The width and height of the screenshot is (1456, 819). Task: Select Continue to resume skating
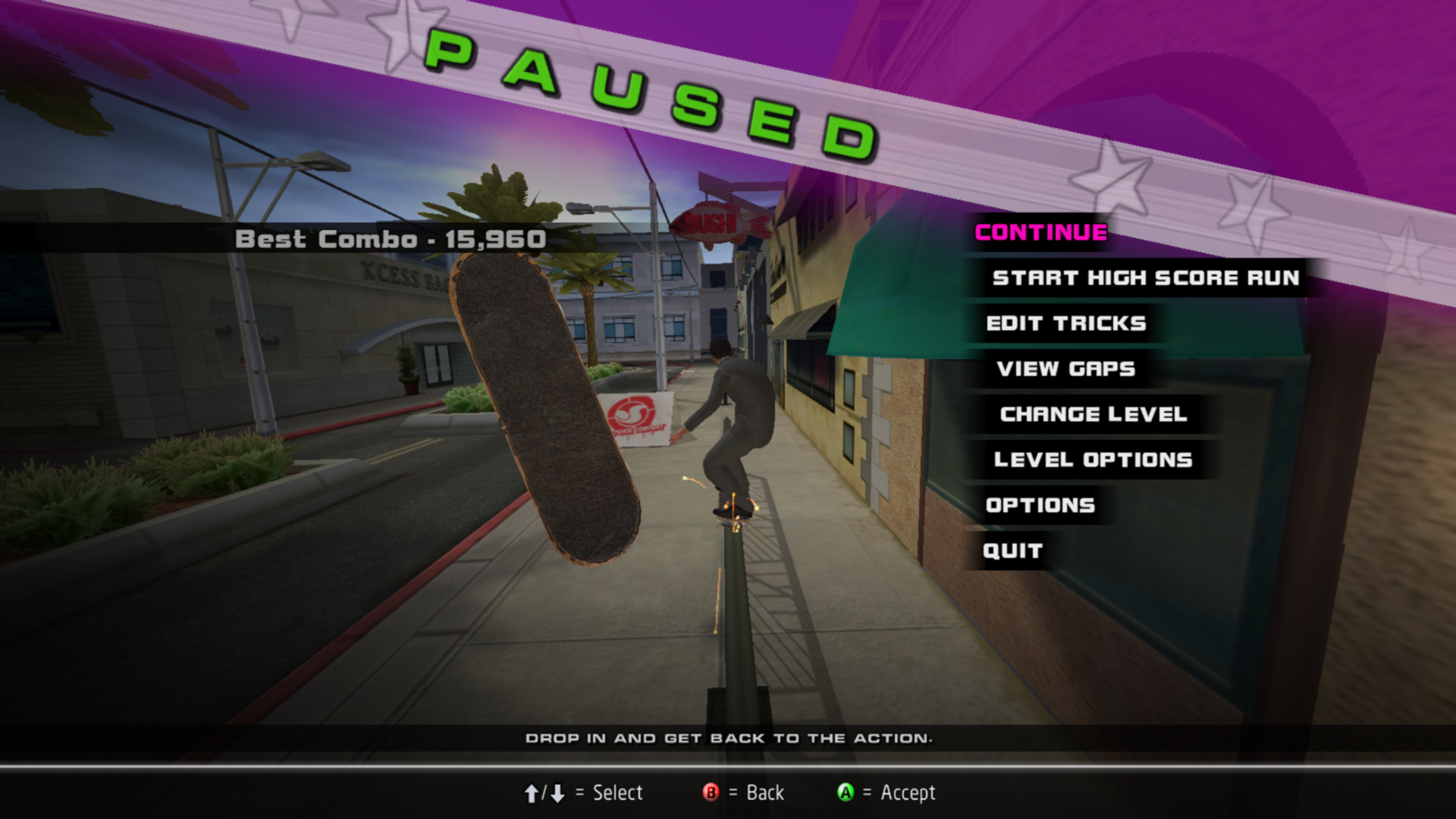[1040, 232]
